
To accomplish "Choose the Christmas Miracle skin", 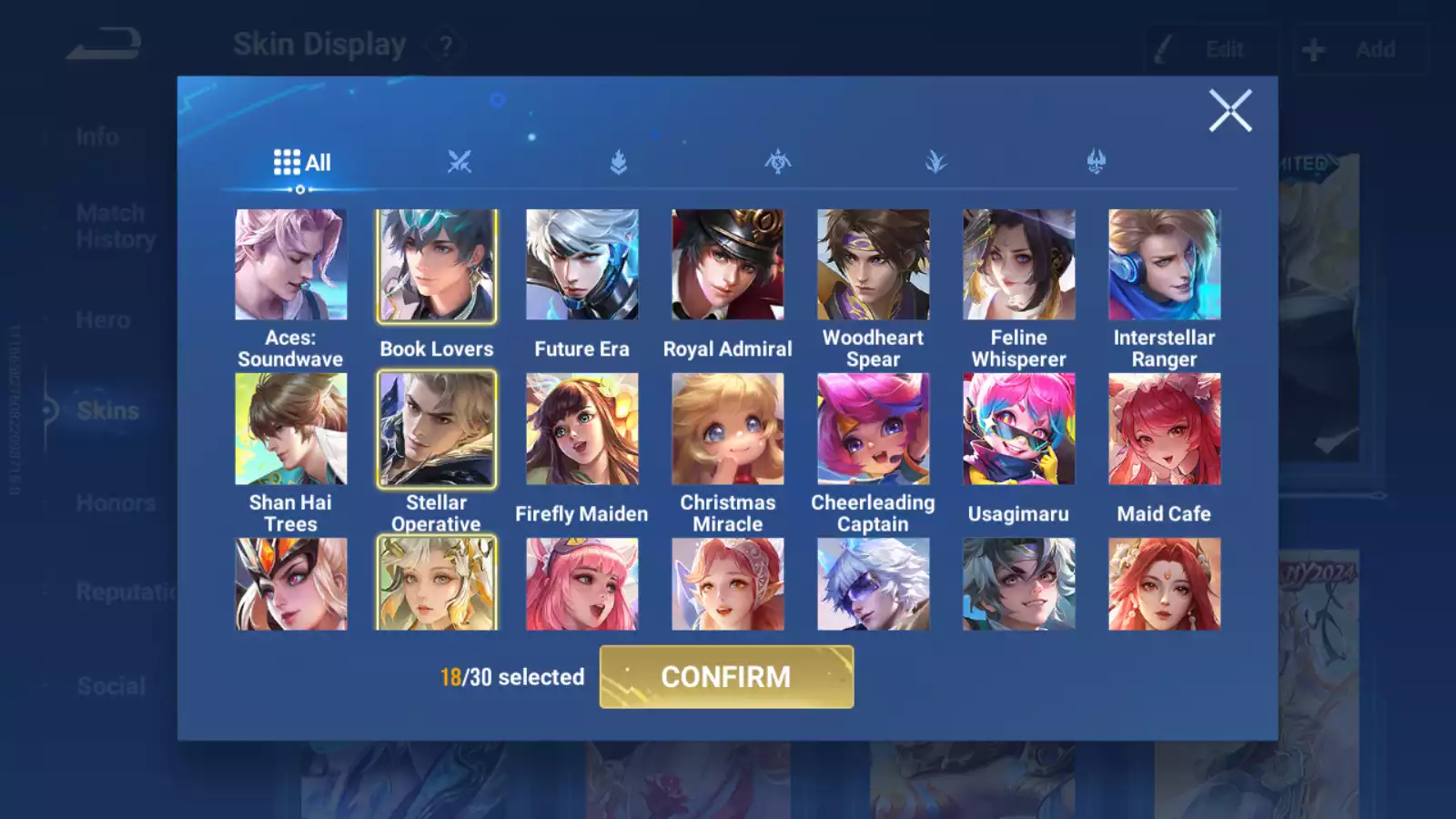I will click(727, 429).
